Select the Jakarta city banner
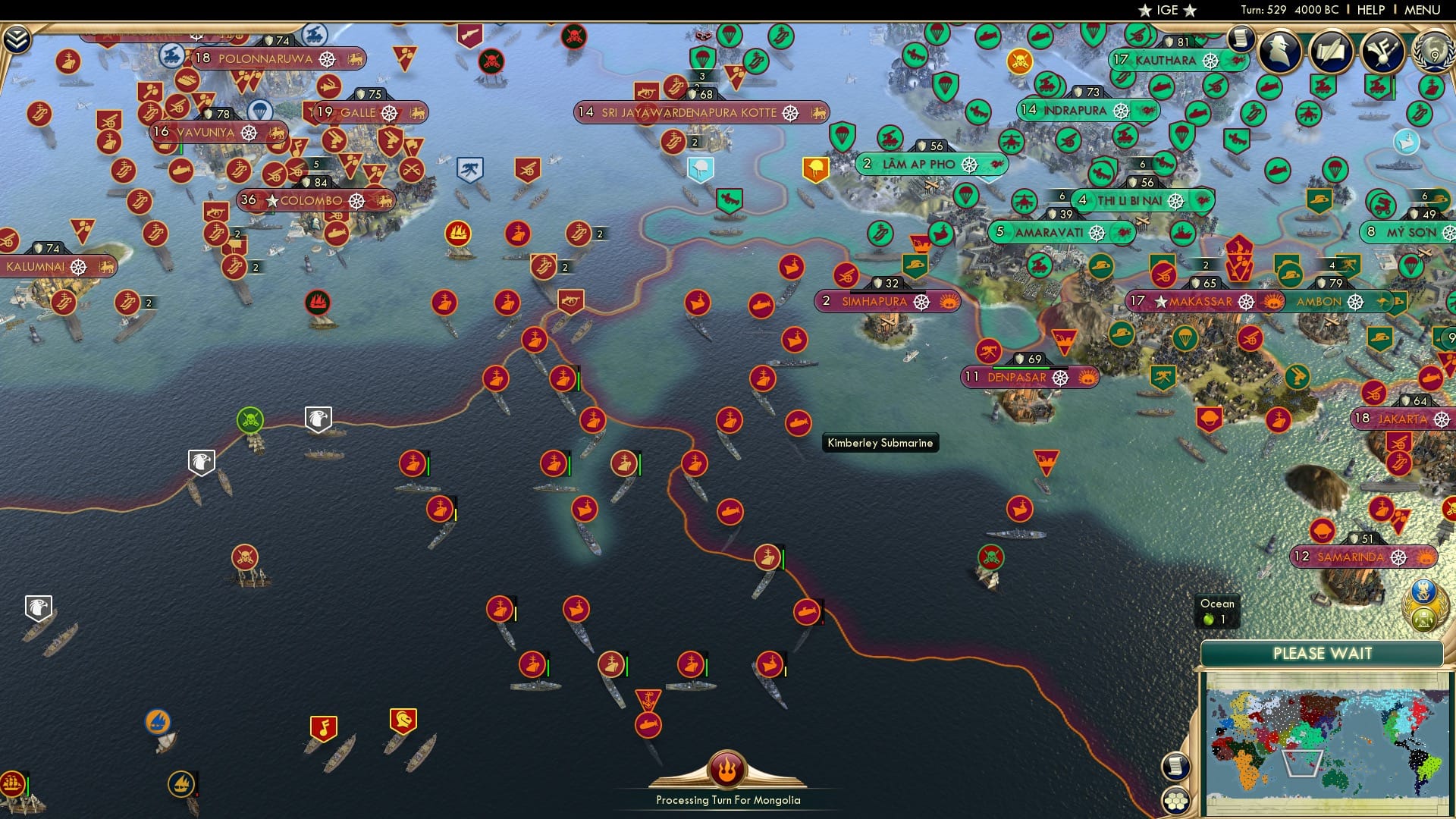Screen dimensions: 1456x819 [1403, 418]
